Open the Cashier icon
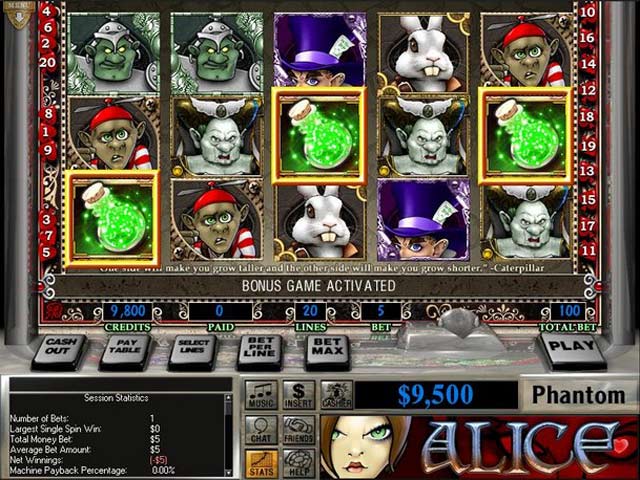Viewport: 640px width, 480px height. point(336,396)
